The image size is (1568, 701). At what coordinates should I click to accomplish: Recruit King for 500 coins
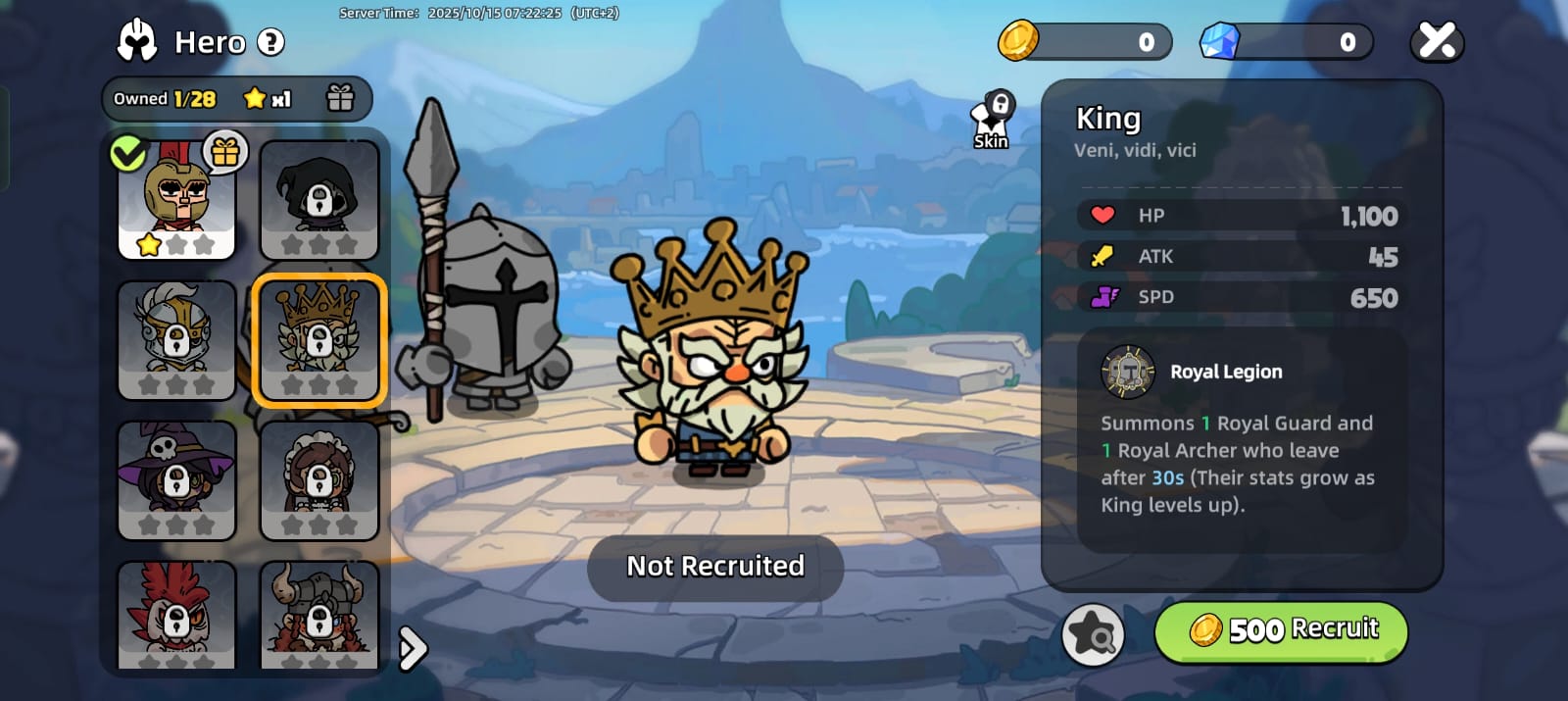(1281, 630)
